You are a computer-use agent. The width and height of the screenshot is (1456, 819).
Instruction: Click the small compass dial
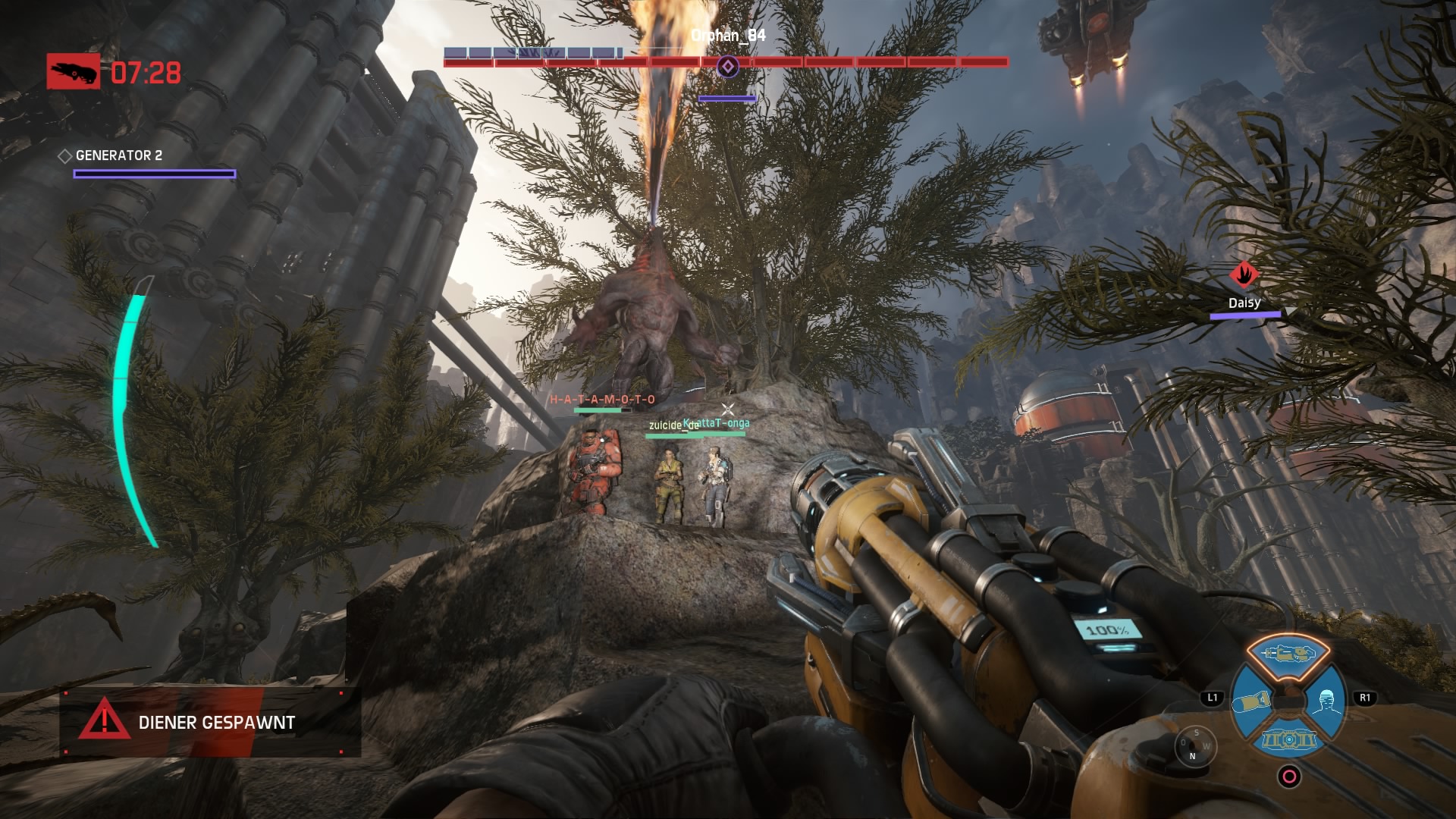coord(1194,745)
